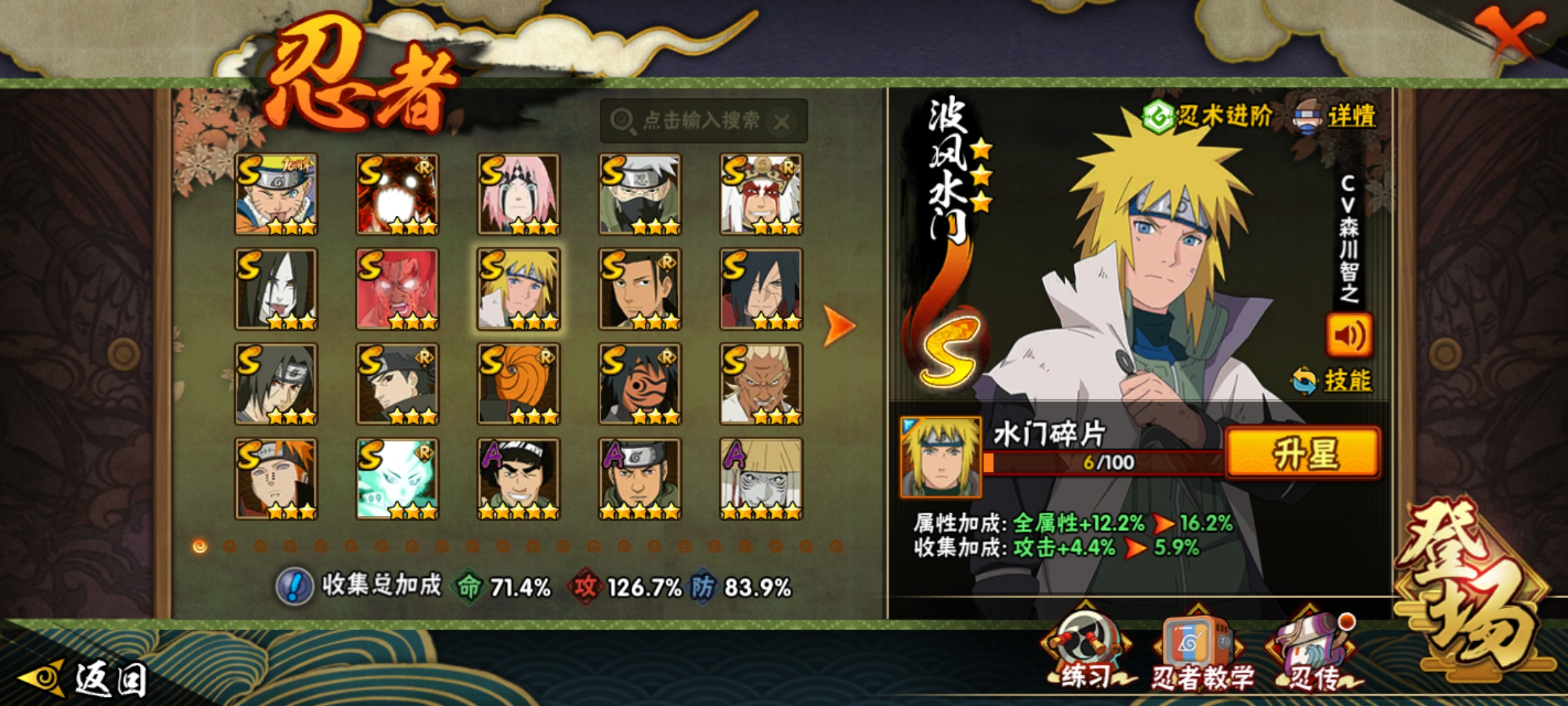Viewport: 1568px width, 706px height.
Task: Switch to the 技能 skills view
Action: pos(1333,380)
